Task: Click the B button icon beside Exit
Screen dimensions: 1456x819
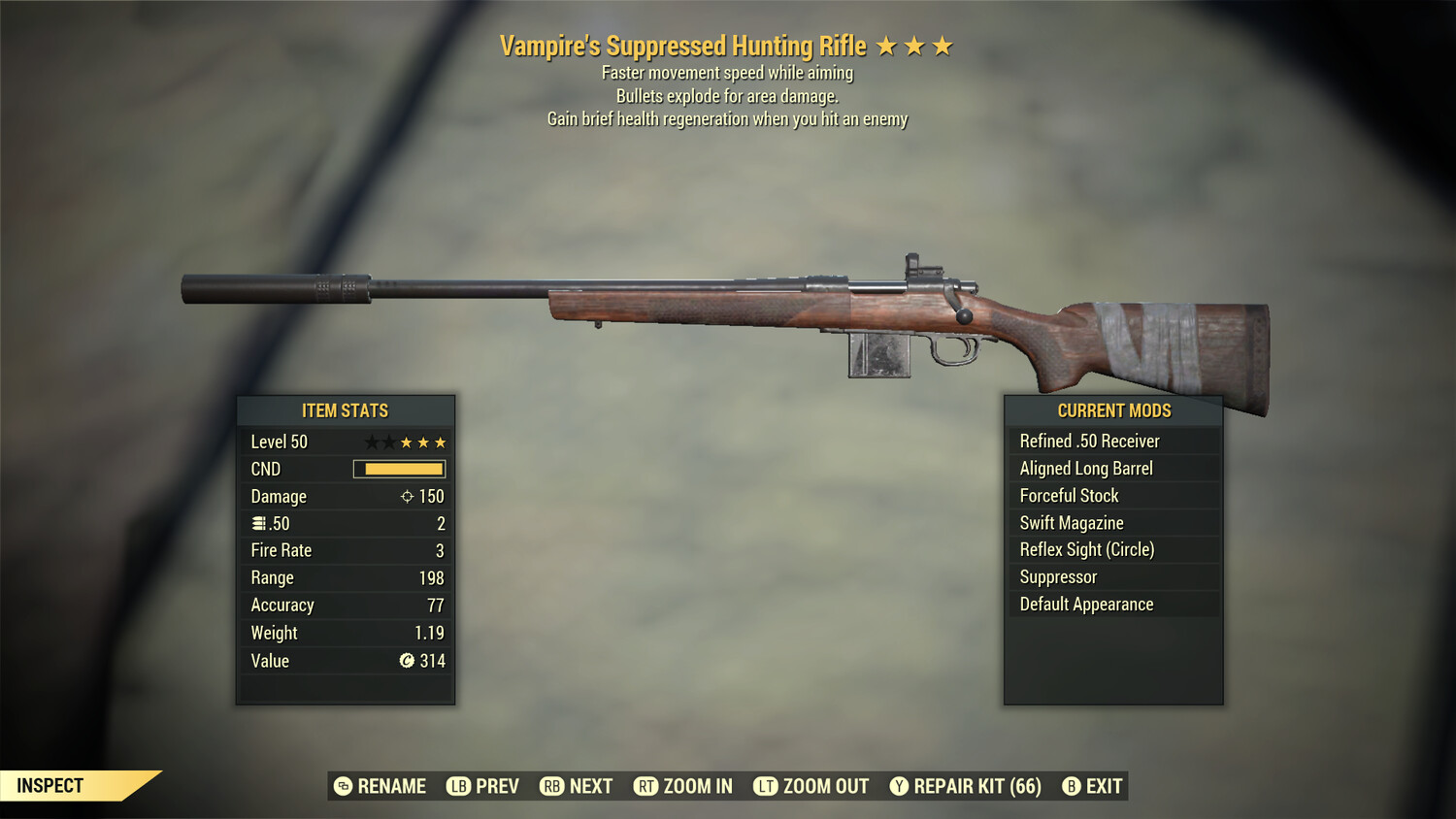Action: click(1072, 786)
